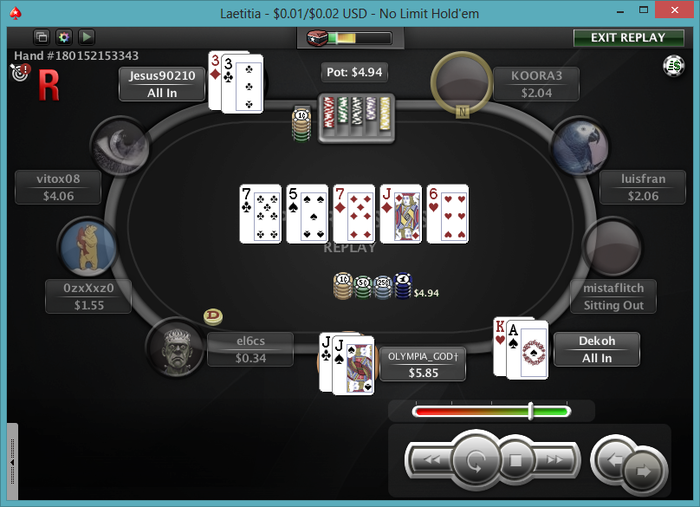This screenshot has height=507, width=700.
Task: Expand the side panel arrow on the left edge
Action: coord(12,463)
